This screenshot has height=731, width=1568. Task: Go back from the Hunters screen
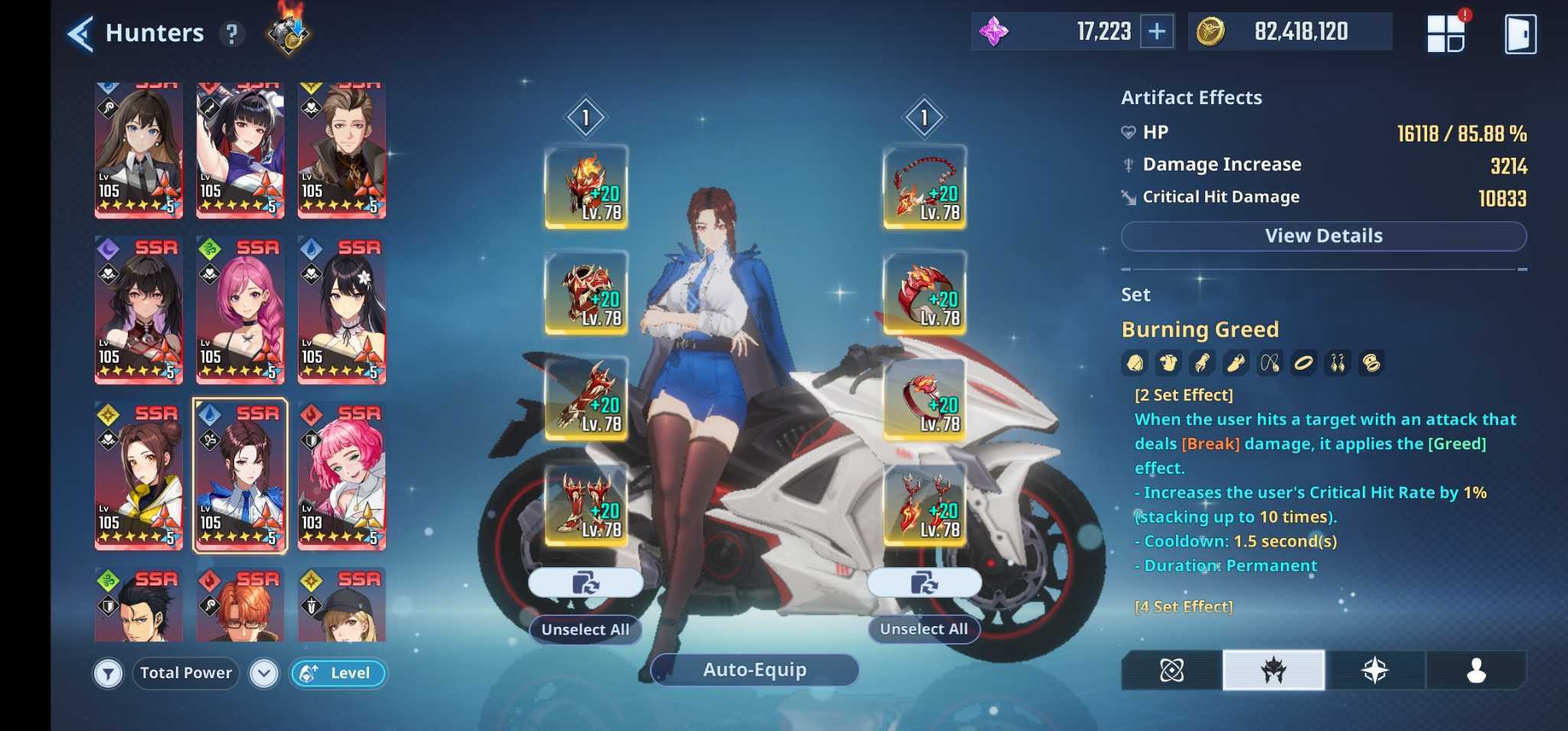[x=80, y=34]
